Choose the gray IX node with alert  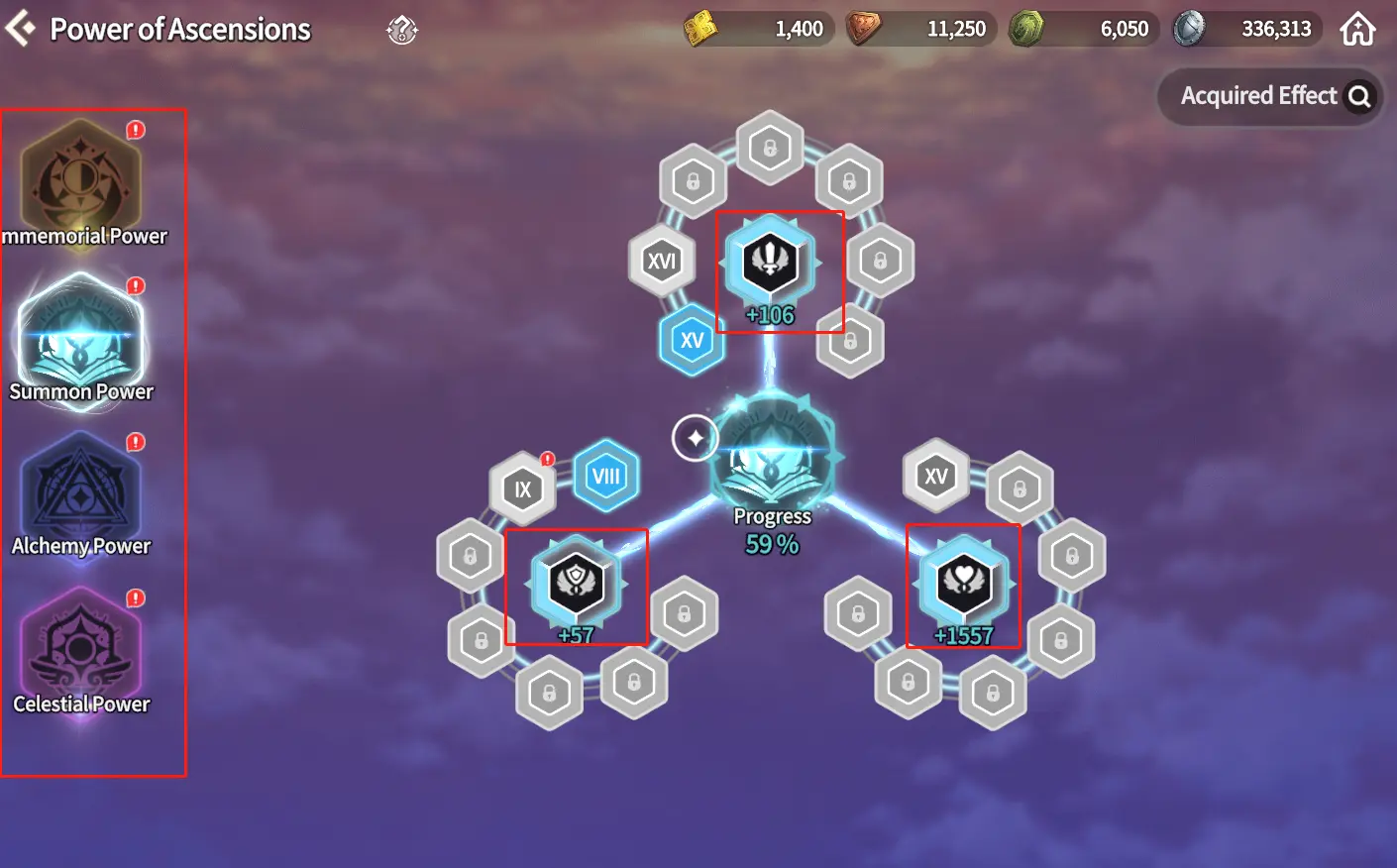tap(522, 488)
